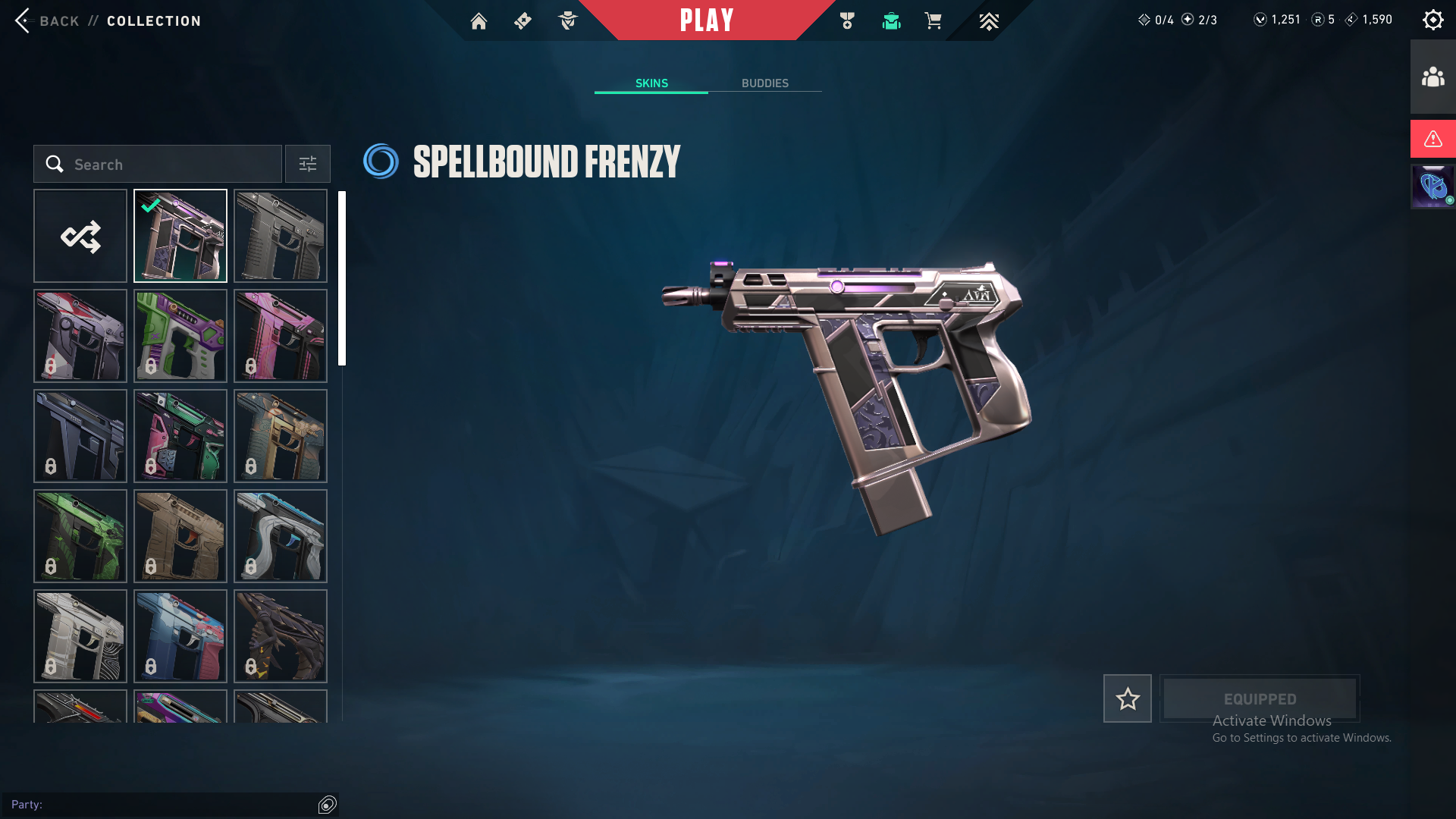Choose the white and blue curved Frenzy skin

281,536
